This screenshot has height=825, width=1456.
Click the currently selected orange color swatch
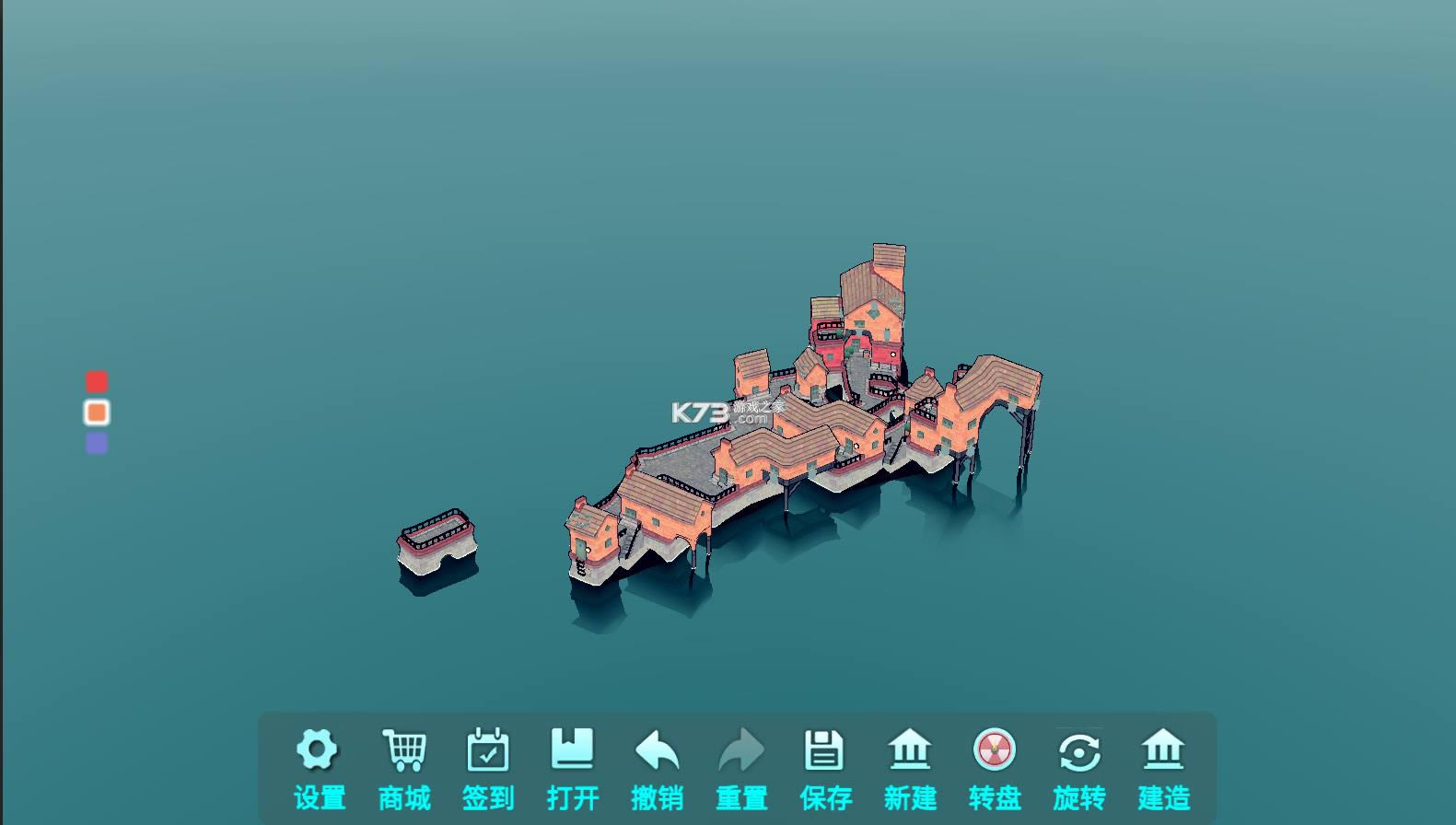(96, 412)
